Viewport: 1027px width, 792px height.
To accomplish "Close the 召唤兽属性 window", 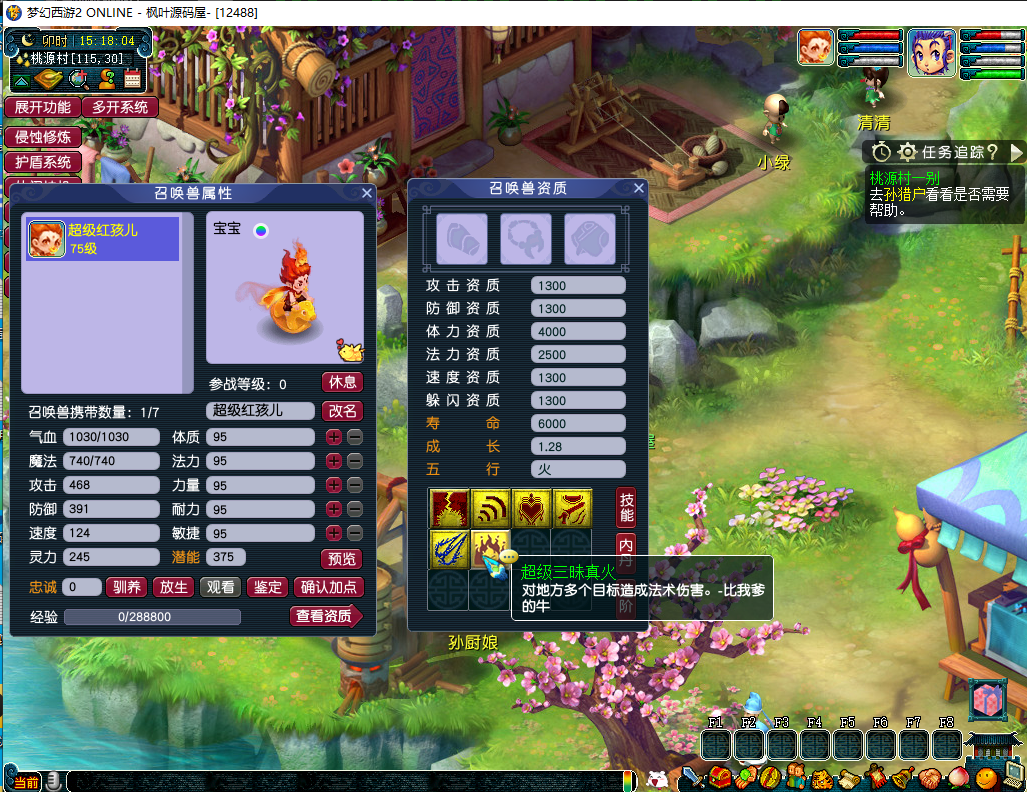I will click(367, 193).
